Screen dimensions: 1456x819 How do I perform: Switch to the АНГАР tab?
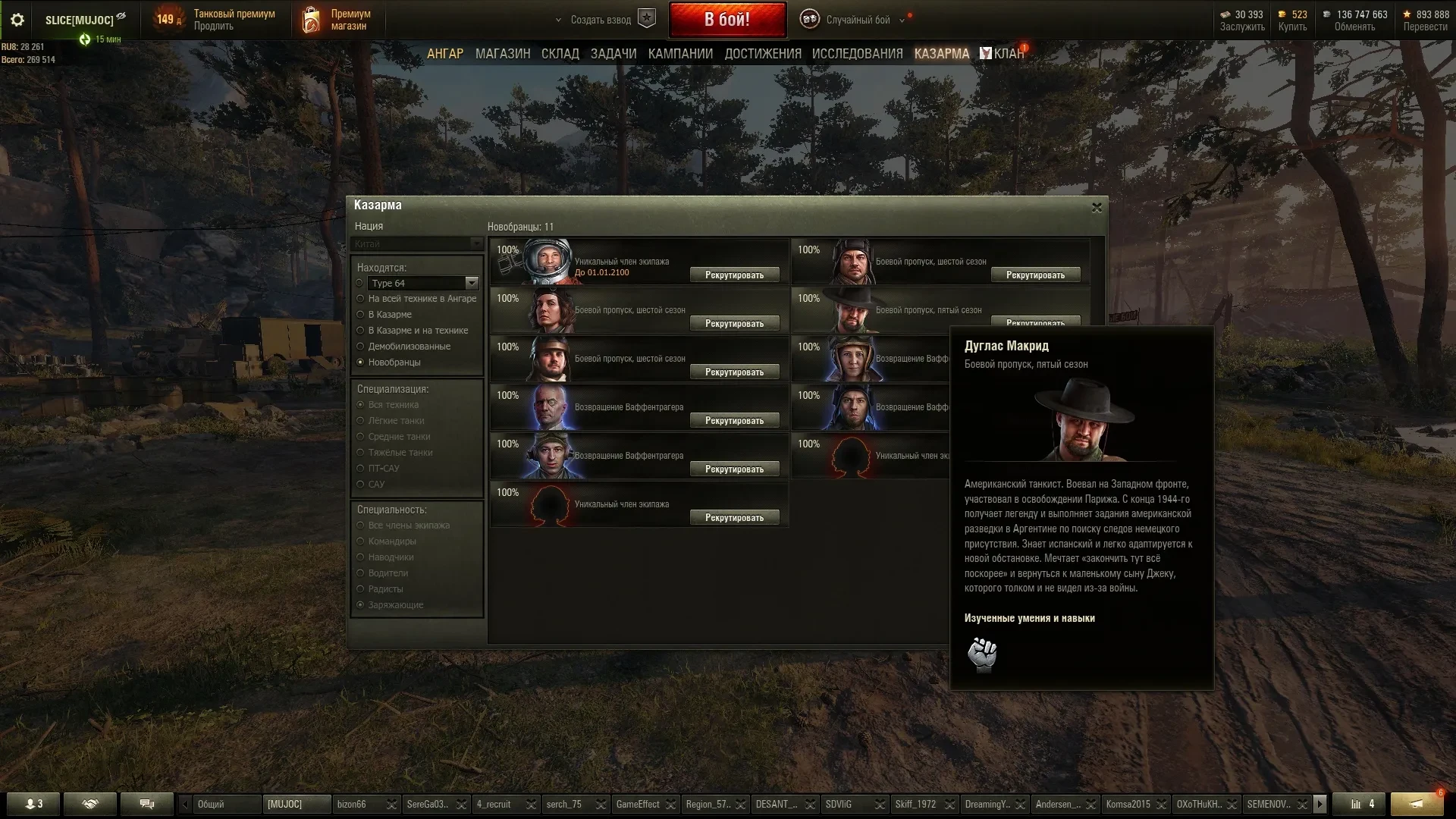pos(444,54)
